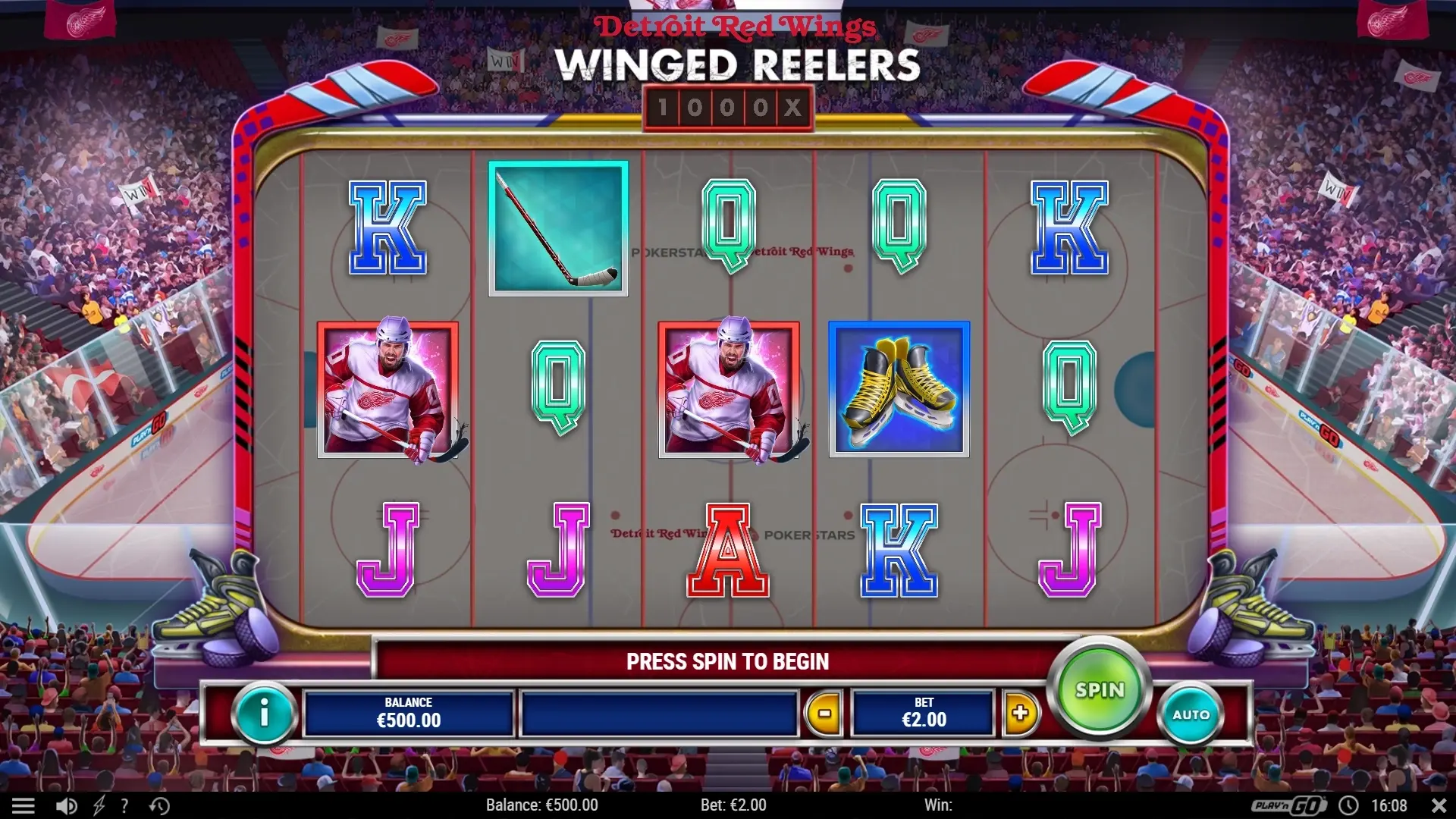The width and height of the screenshot is (1456, 819).
Task: Decrease the bet with the minus button
Action: 824,713
